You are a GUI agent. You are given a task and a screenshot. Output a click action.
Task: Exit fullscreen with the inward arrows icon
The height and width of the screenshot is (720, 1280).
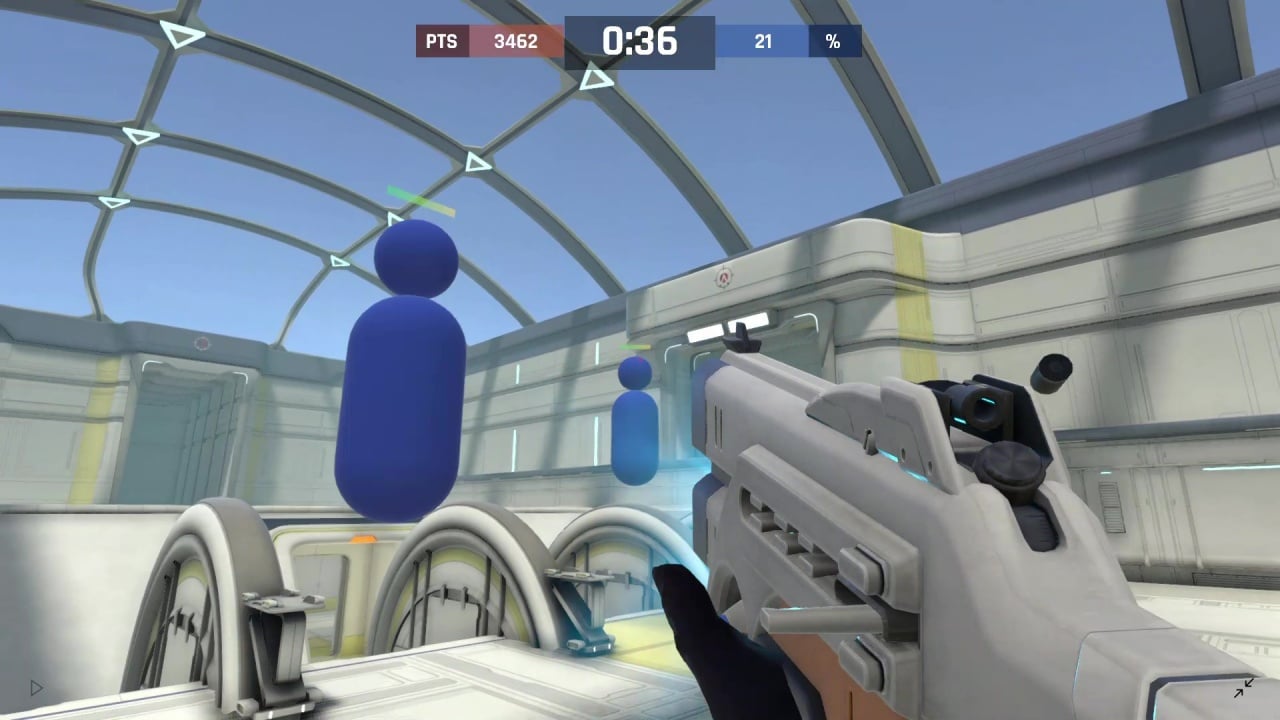[x=1244, y=688]
